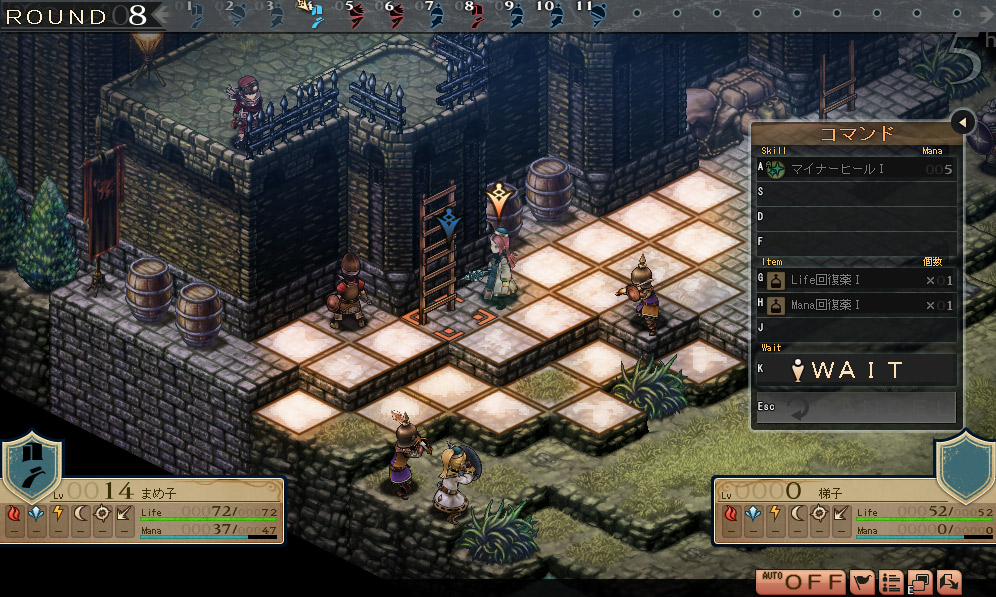Screen dimensions: 996x597
Task: Click the flag icon button
Action: [862, 582]
